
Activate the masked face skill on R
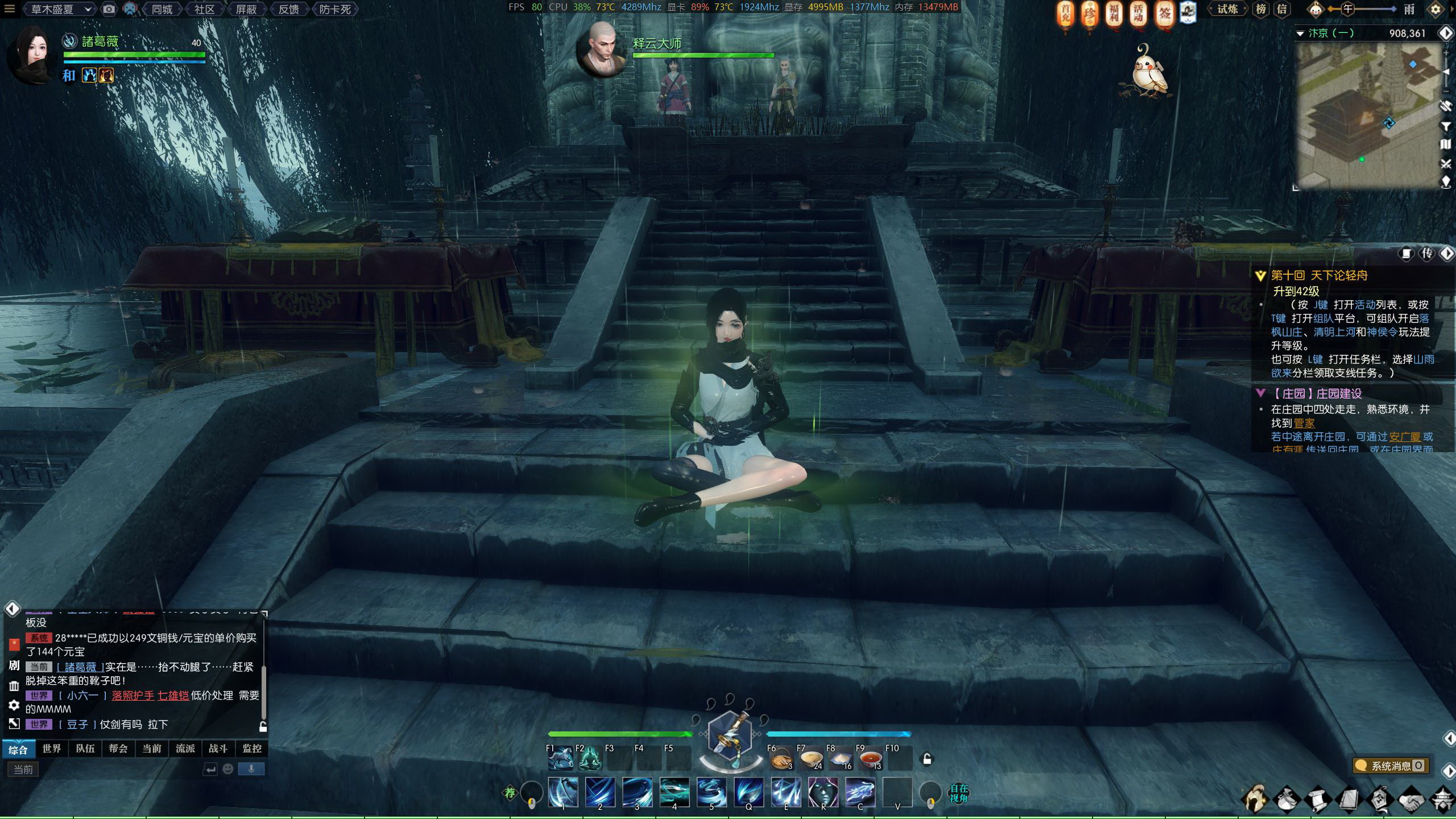coord(823,792)
